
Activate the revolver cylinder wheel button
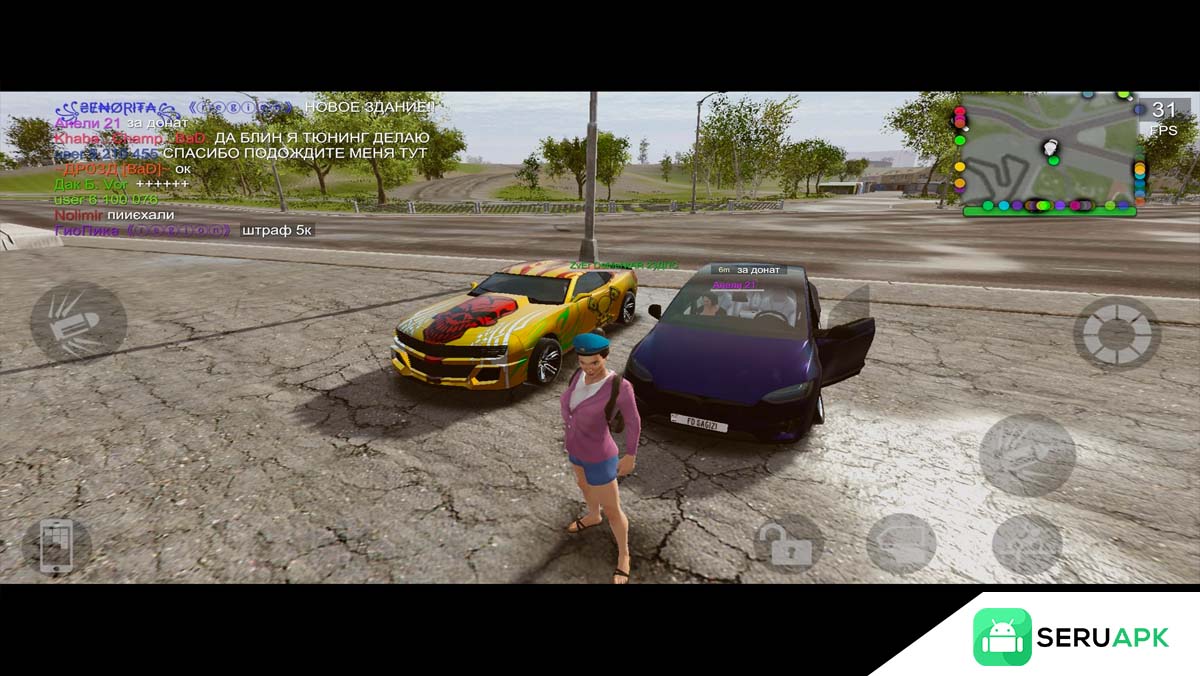point(1117,332)
